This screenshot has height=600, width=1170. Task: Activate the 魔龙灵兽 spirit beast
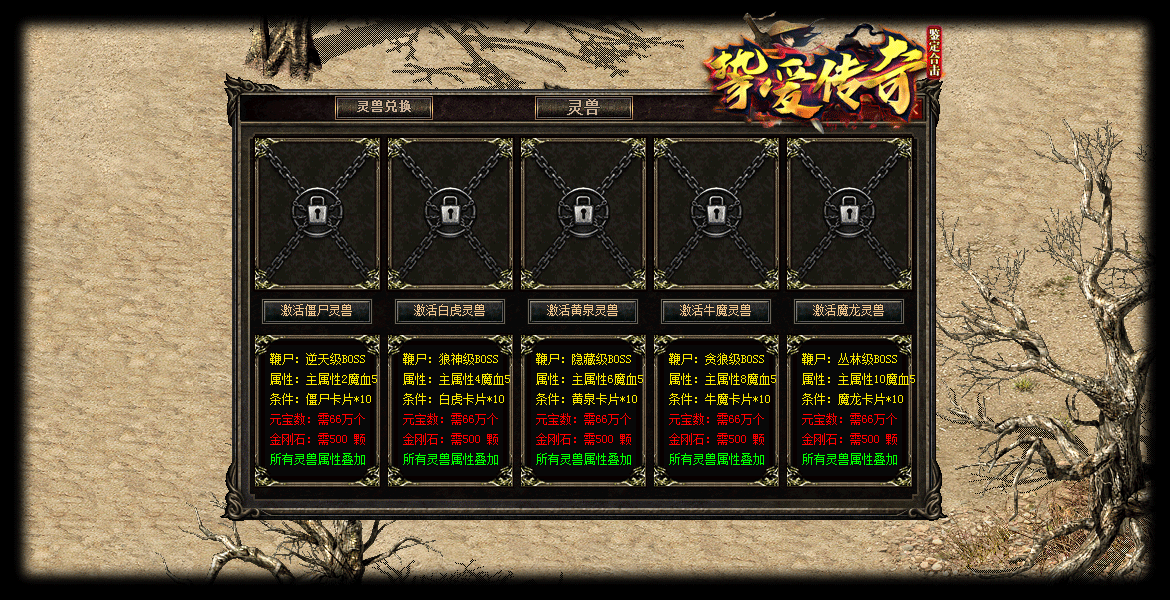pos(848,311)
